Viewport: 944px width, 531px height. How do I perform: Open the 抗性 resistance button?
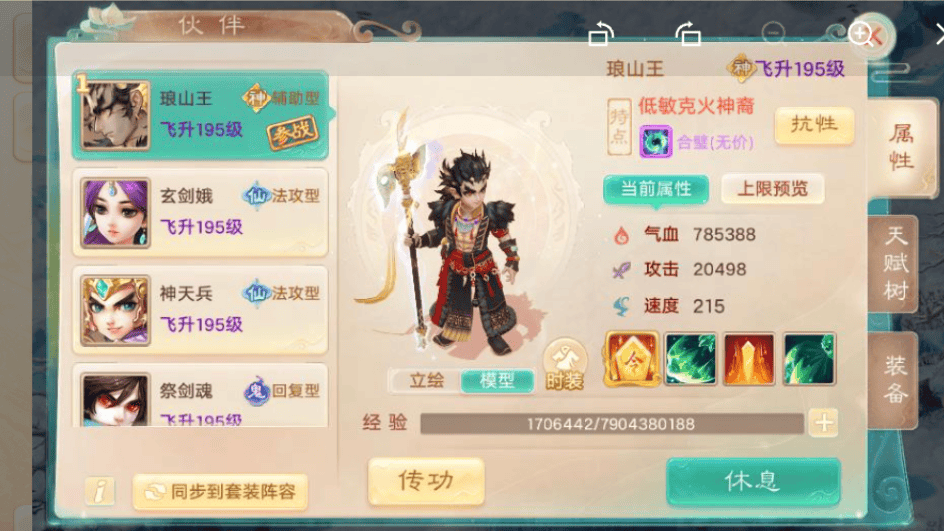[x=814, y=125]
